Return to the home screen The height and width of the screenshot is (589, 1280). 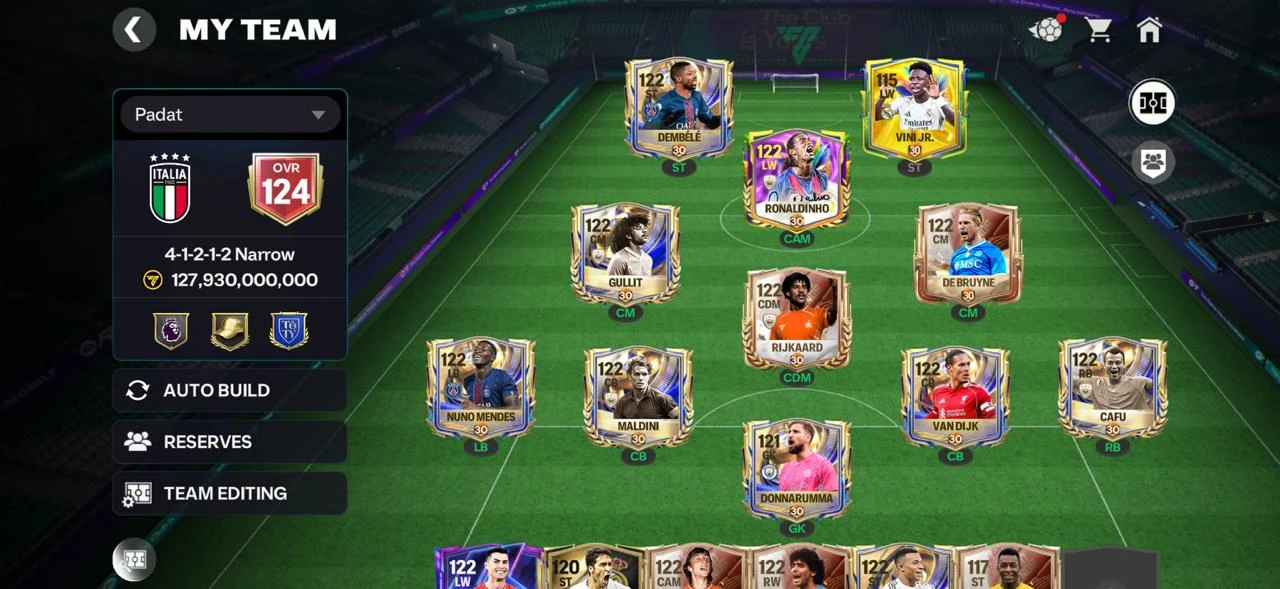(x=1149, y=30)
